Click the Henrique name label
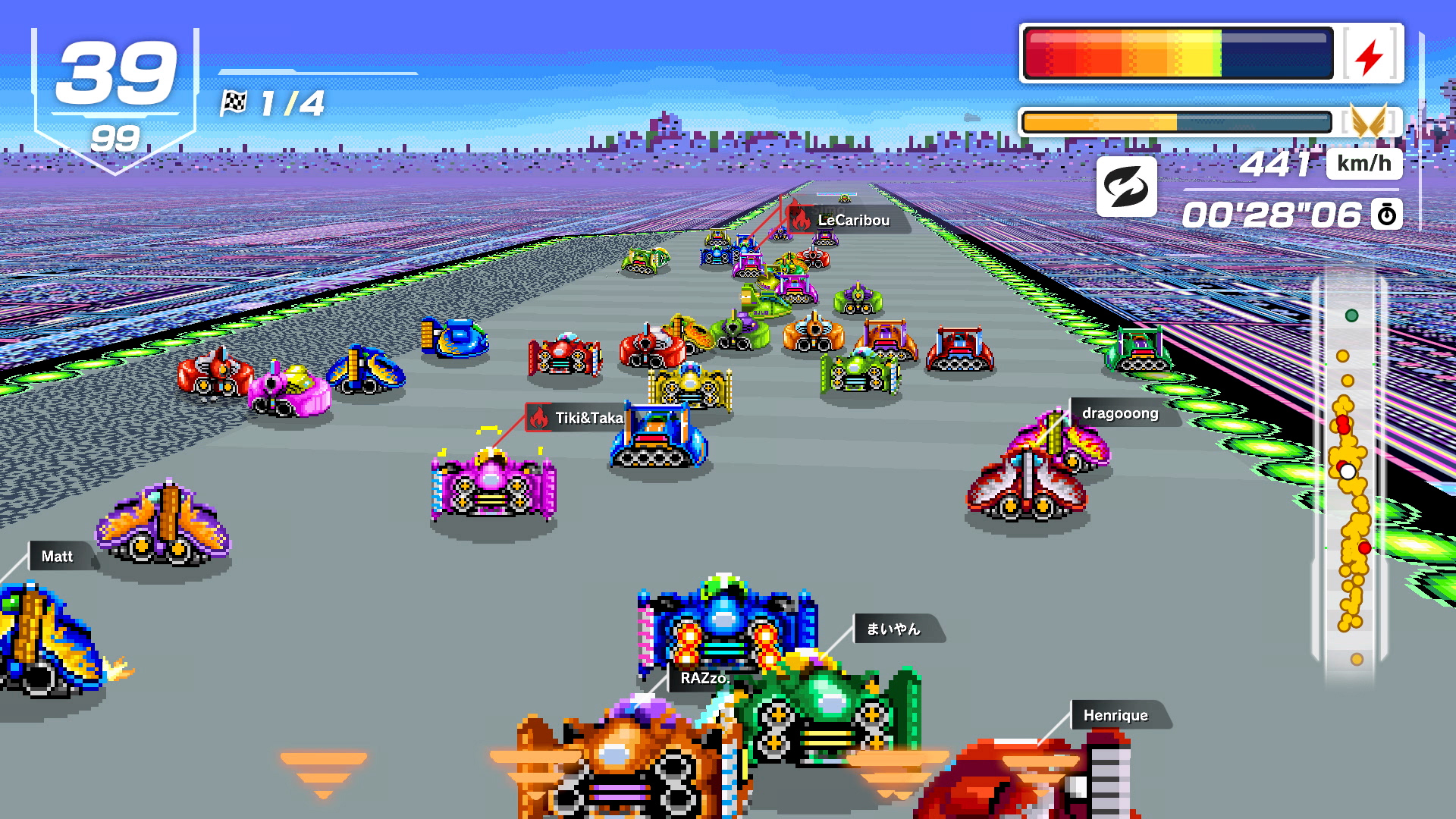The width and height of the screenshot is (1456, 819). tap(1116, 715)
